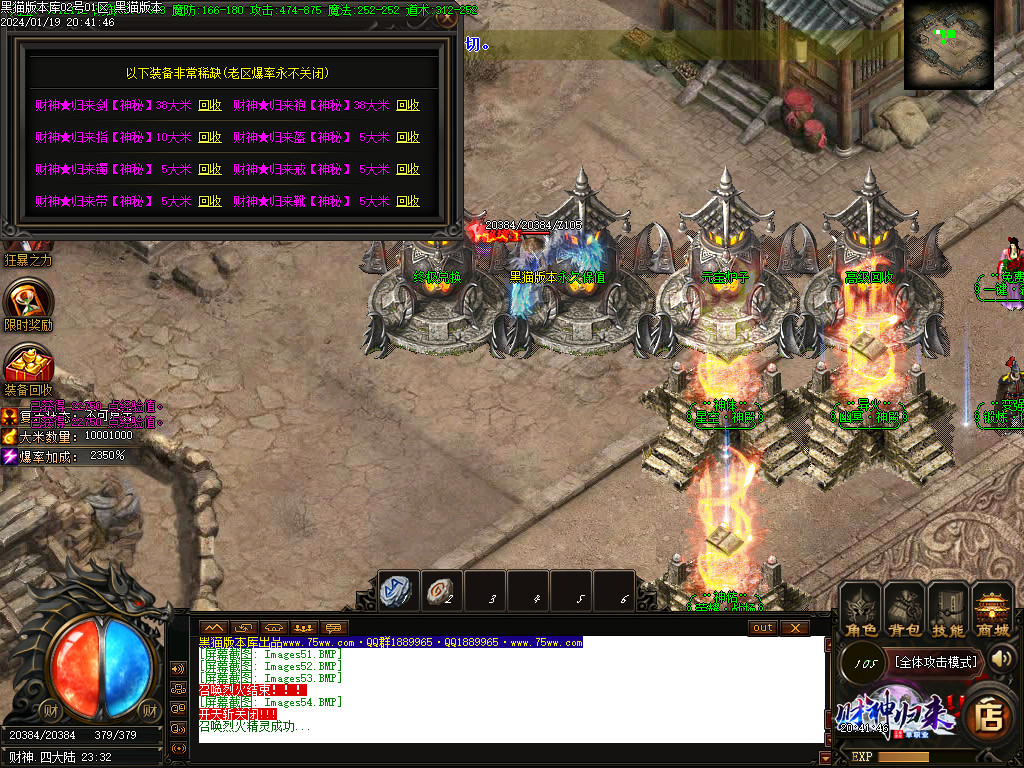Open the 技能 skills panel
This screenshot has width=1024, height=768.
click(948, 610)
